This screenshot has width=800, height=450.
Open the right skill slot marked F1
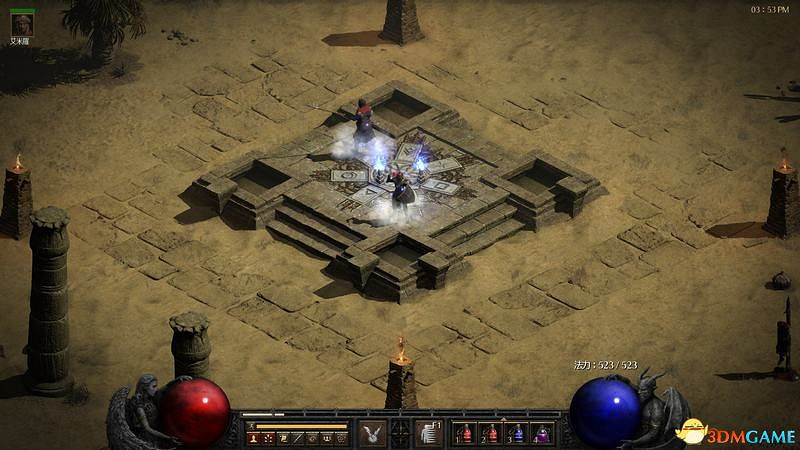[428, 433]
